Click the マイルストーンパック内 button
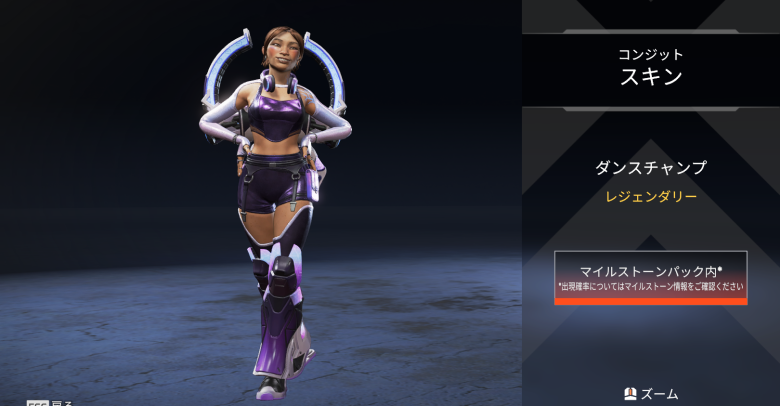 coord(650,277)
